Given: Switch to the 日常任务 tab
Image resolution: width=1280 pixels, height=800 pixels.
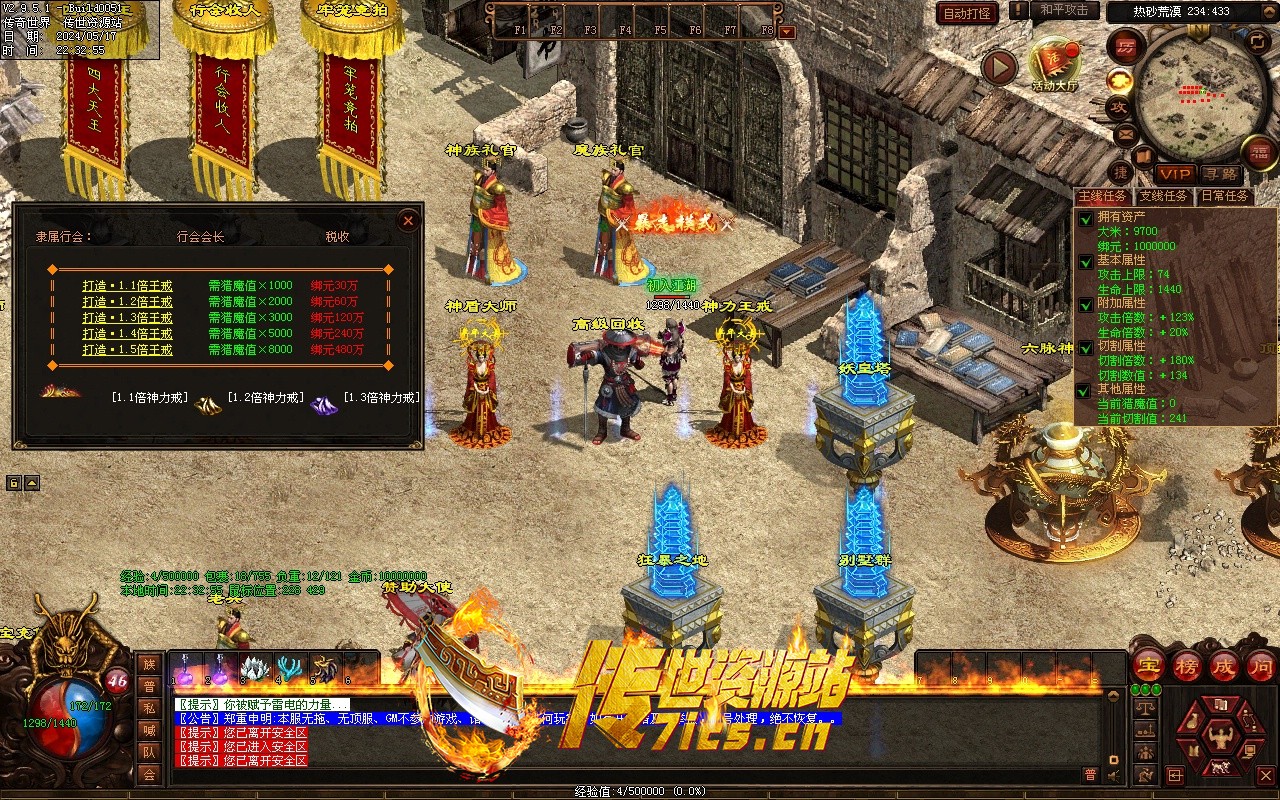Looking at the screenshot, I should pos(1224,196).
